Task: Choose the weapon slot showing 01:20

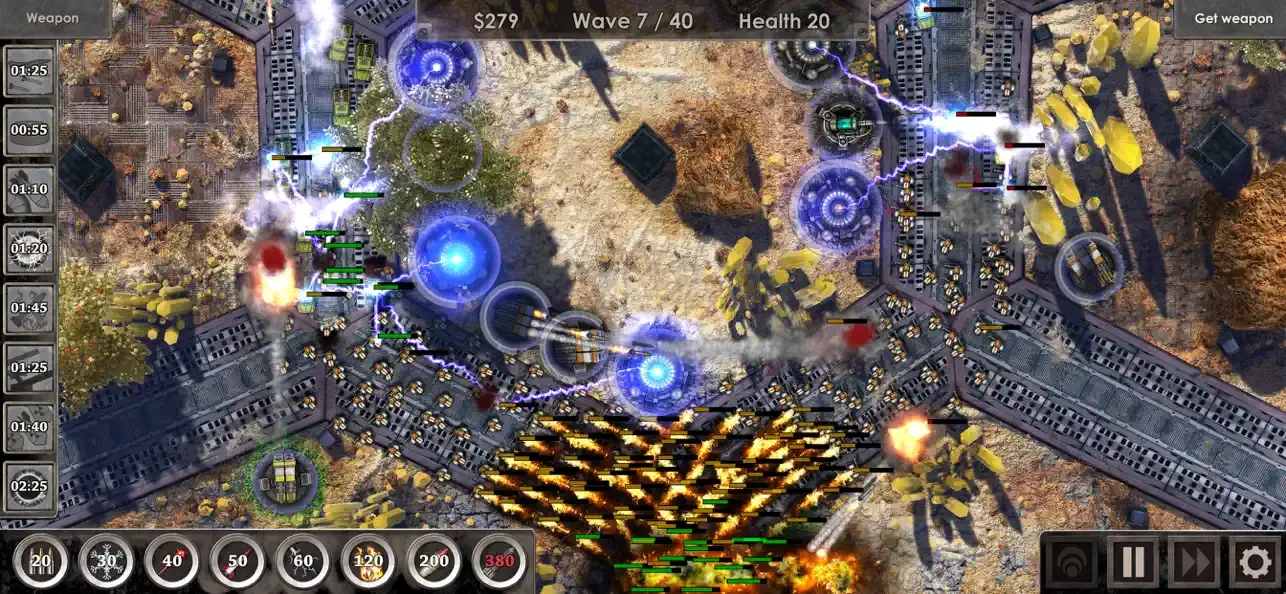Action: 29,248
